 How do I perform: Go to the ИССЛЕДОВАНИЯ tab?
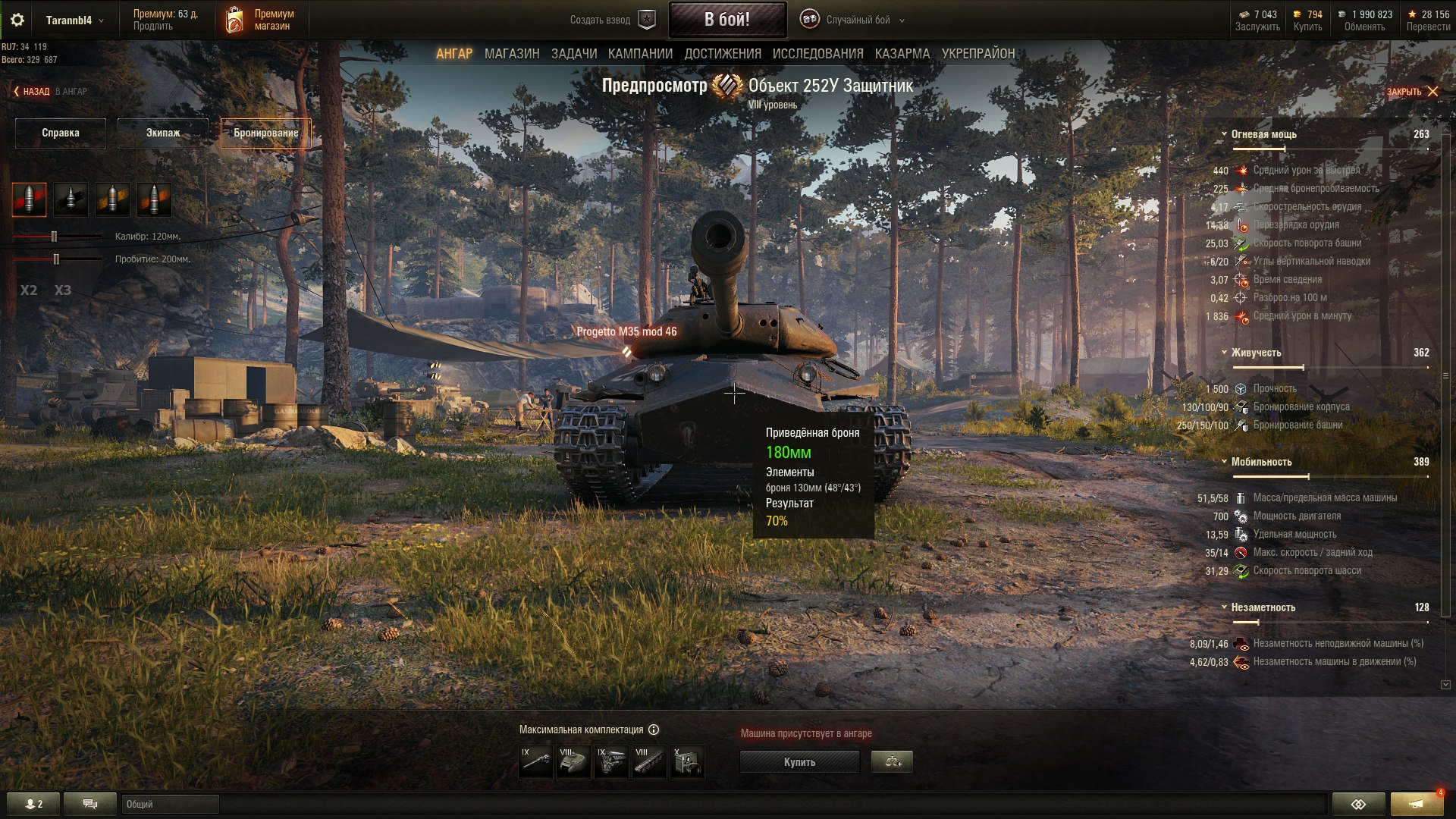(817, 54)
